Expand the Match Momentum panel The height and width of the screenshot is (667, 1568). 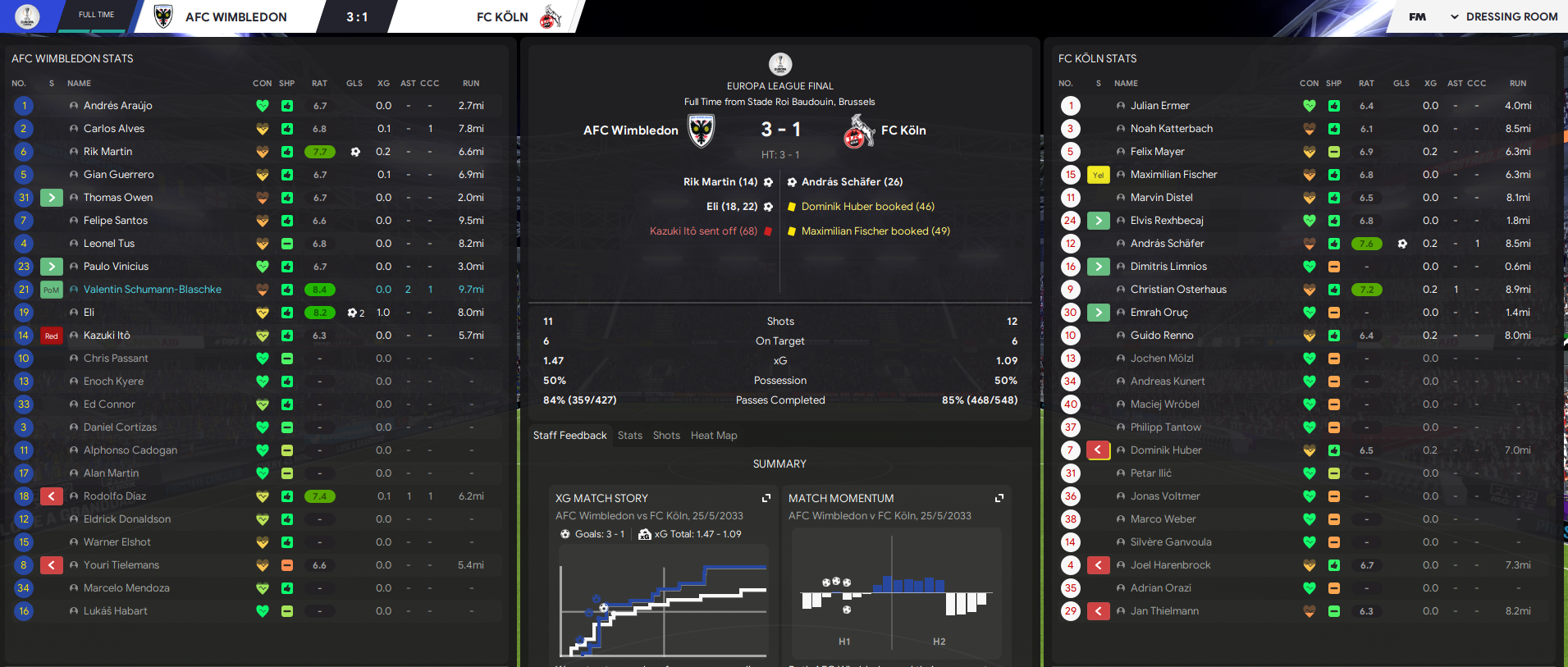999,497
